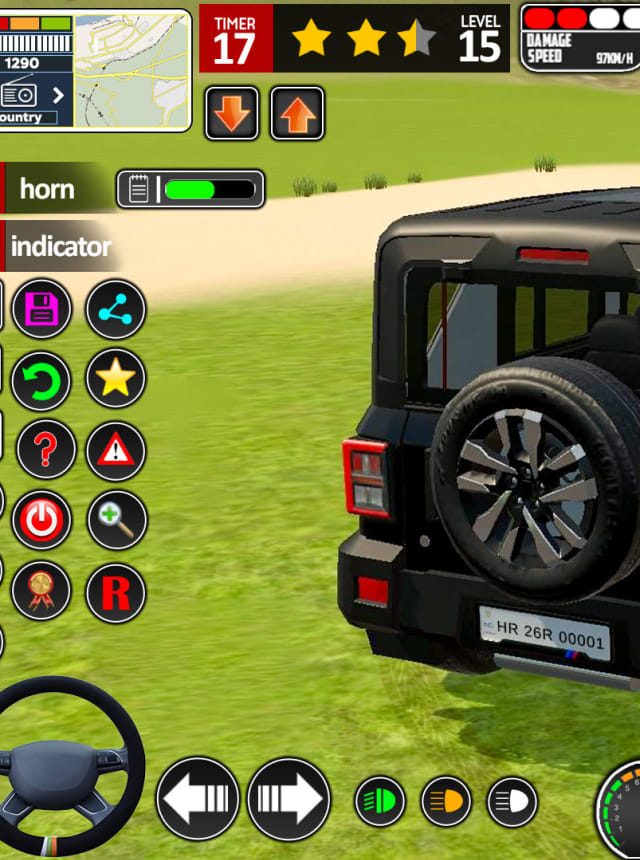Toggle the green headlight icon
This screenshot has width=640, height=860.
tap(381, 801)
